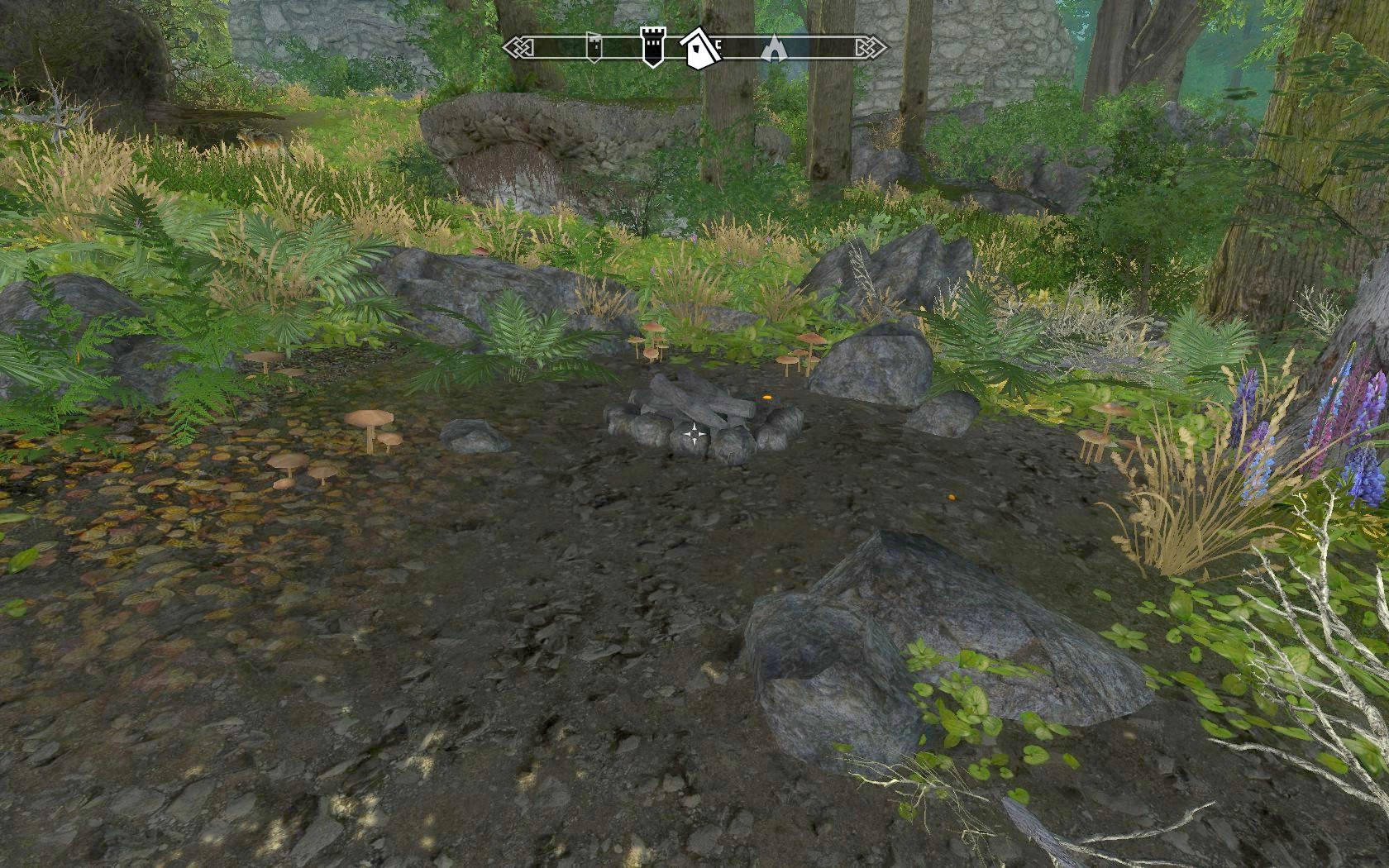Select the faint watchtower marker on the compass
1389x868 pixels.
click(594, 48)
